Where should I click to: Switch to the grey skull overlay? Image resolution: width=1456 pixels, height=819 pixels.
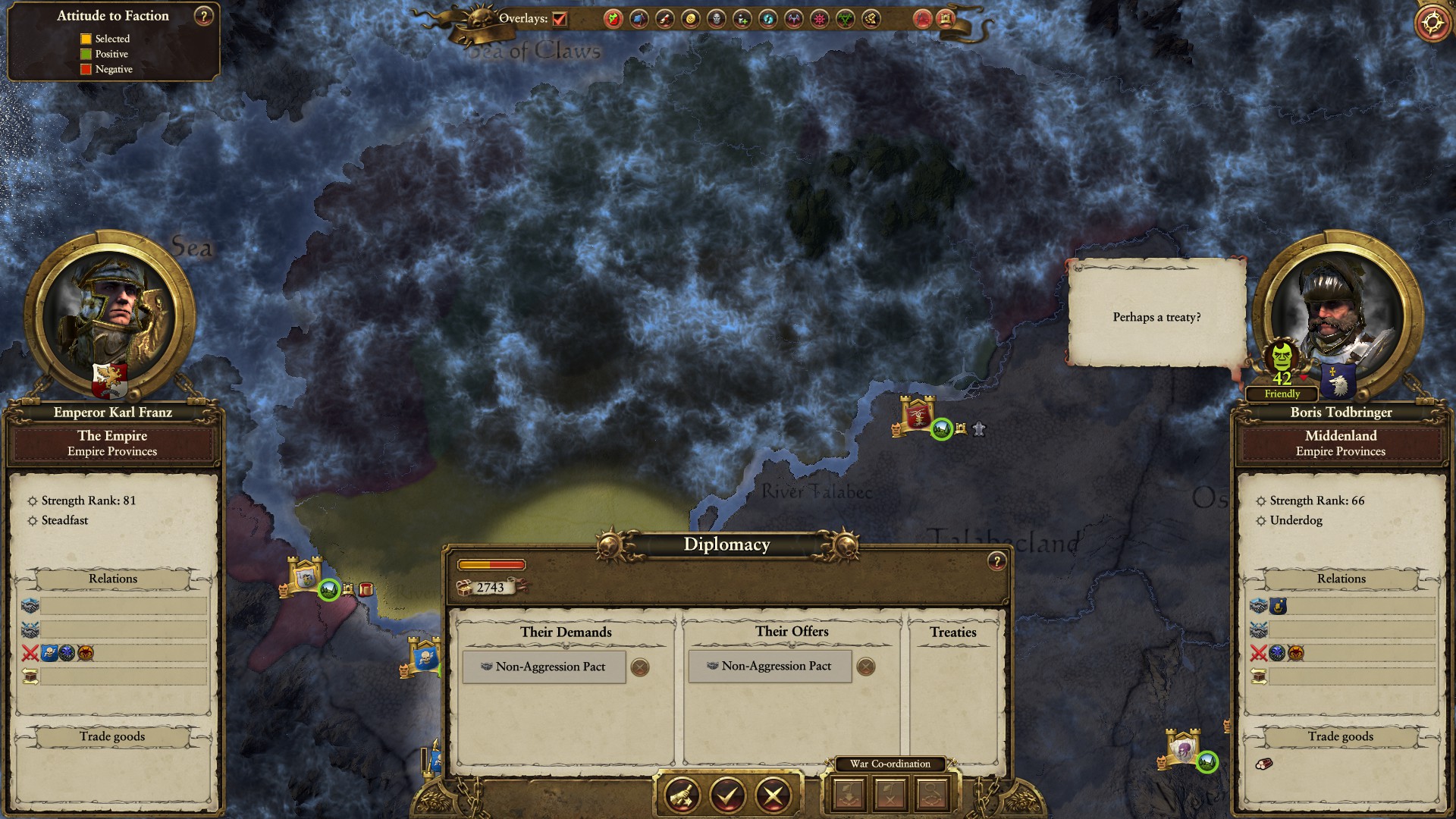click(x=716, y=19)
